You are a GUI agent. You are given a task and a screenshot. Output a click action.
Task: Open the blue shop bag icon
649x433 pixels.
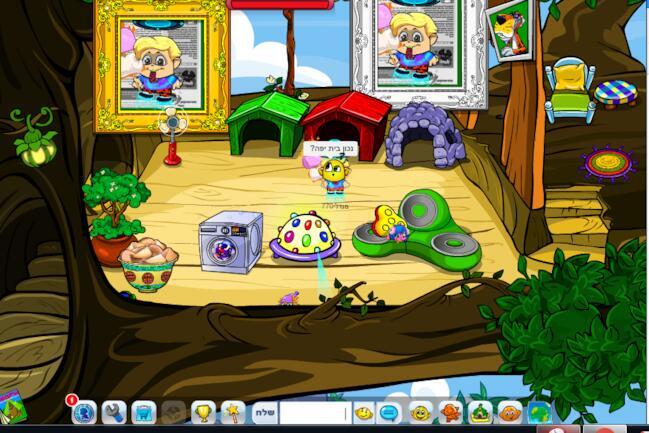pyautogui.click(x=143, y=412)
